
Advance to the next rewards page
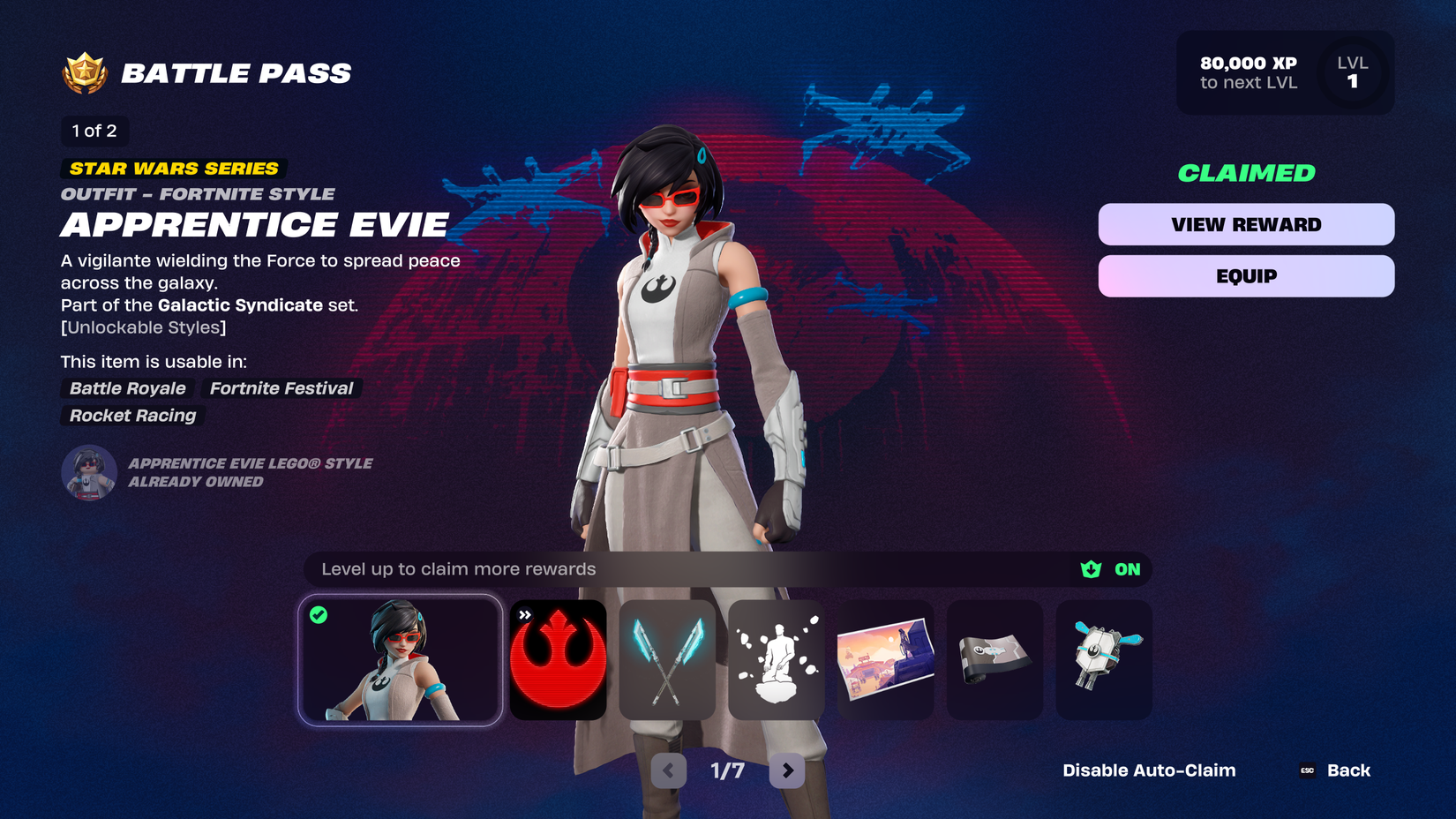(785, 770)
